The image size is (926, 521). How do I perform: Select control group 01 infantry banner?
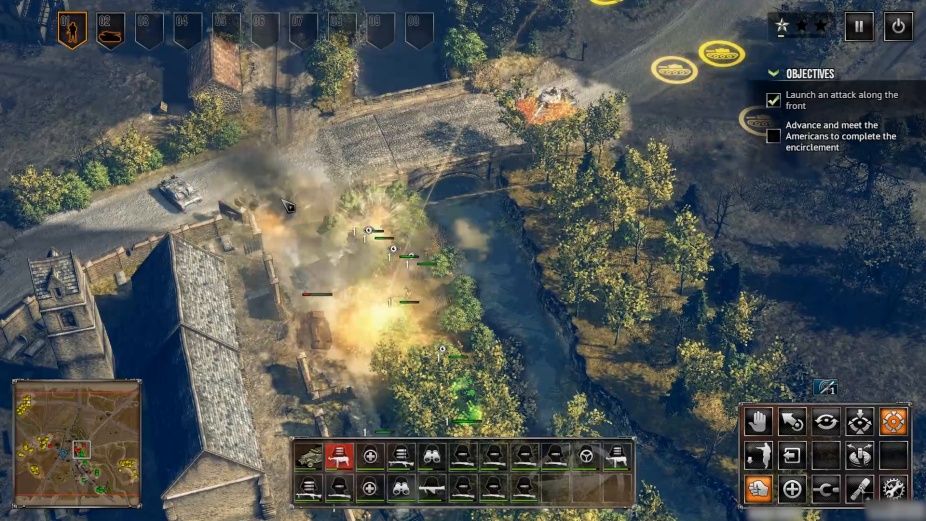coord(71,30)
